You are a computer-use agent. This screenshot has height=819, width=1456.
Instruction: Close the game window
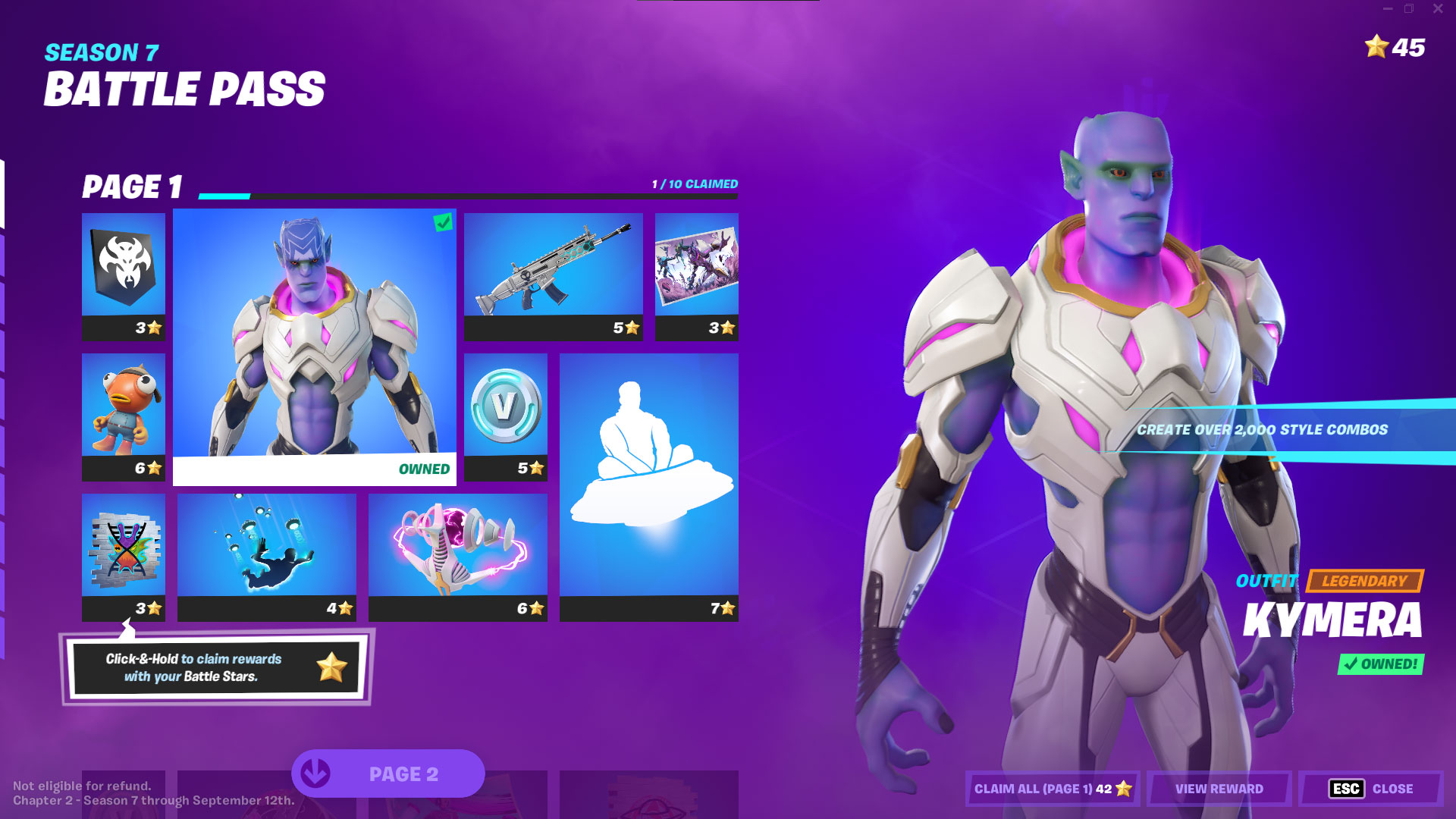(x=1437, y=9)
